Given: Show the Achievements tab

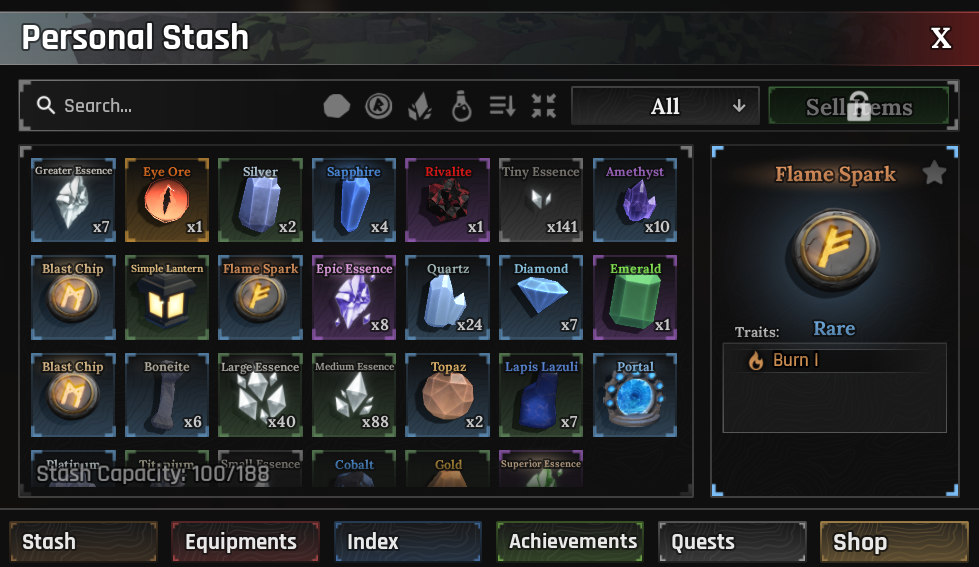Looking at the screenshot, I should click(570, 542).
